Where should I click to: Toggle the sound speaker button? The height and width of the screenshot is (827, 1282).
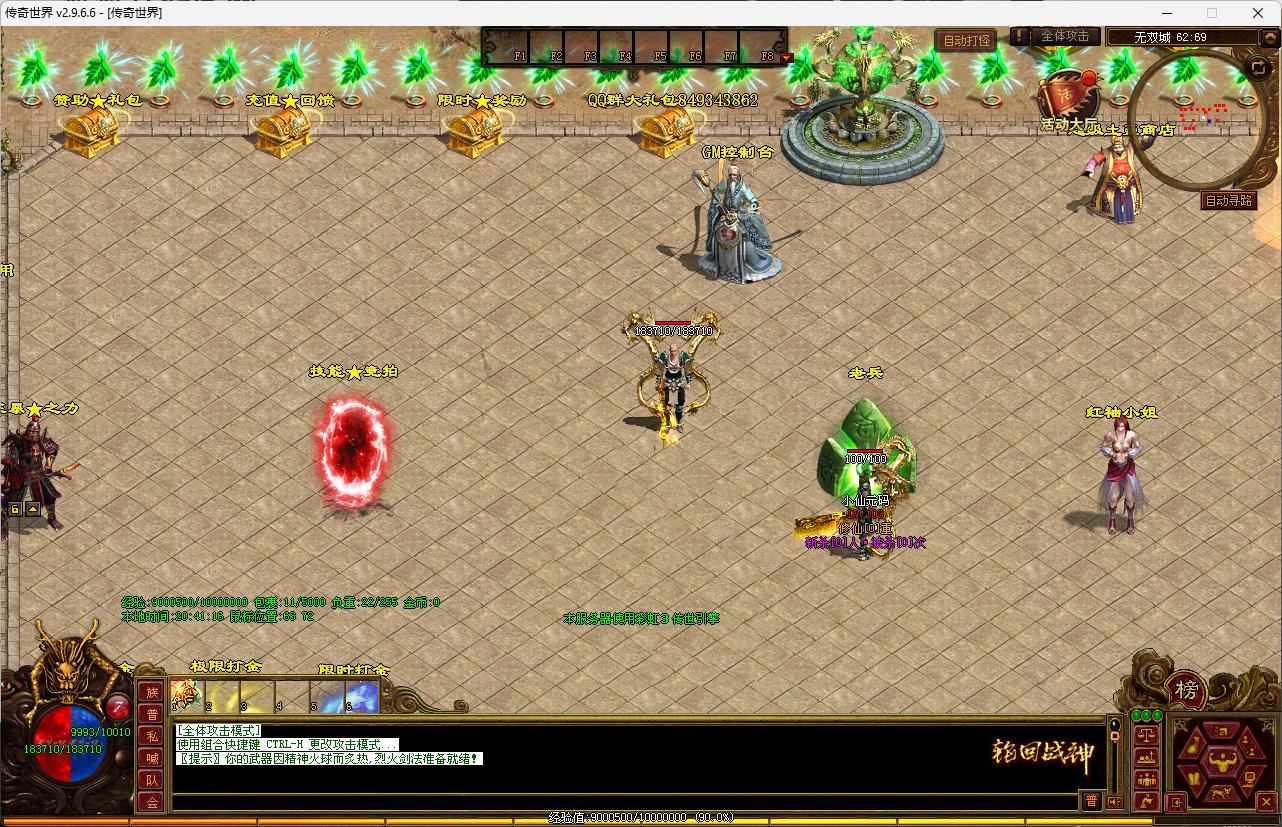coord(1115,801)
